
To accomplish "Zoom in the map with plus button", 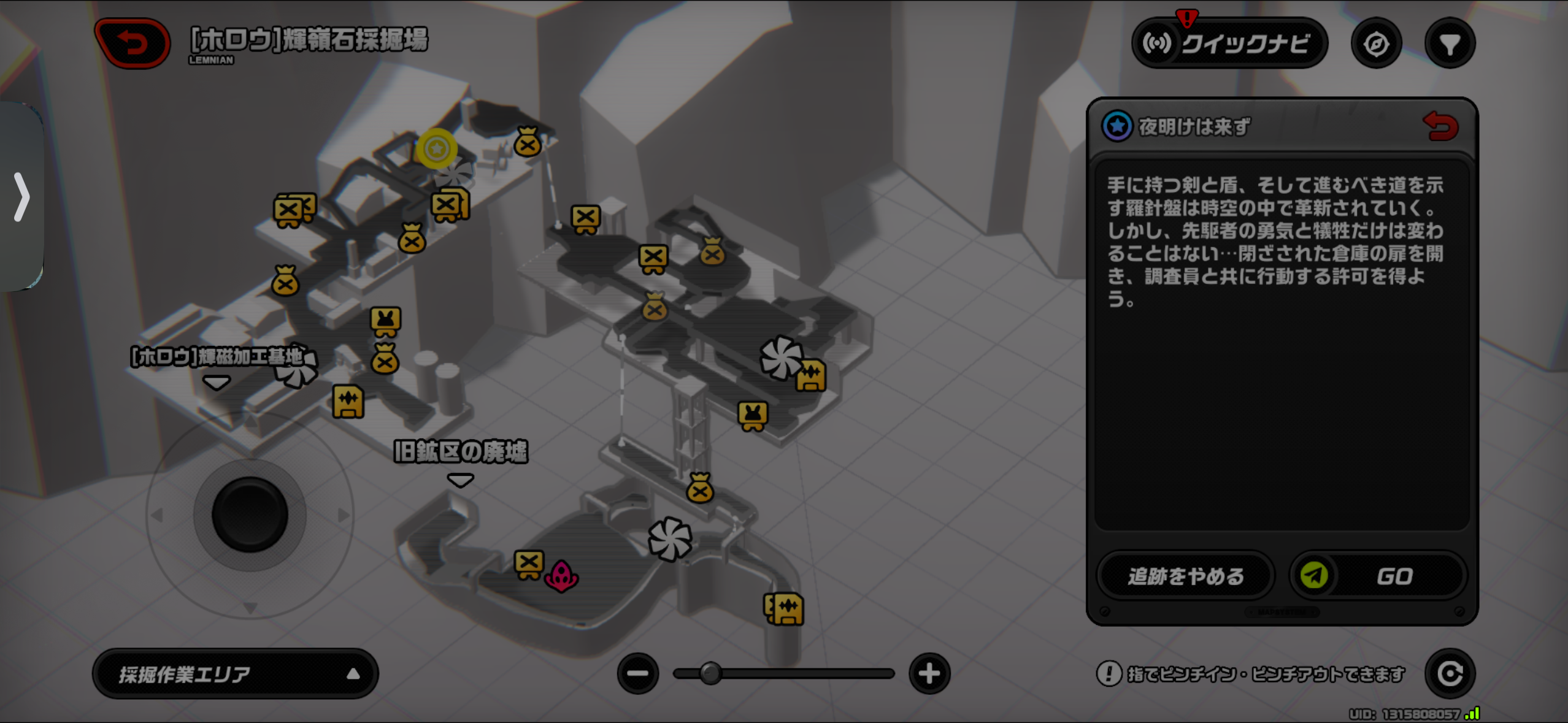I will click(x=929, y=673).
